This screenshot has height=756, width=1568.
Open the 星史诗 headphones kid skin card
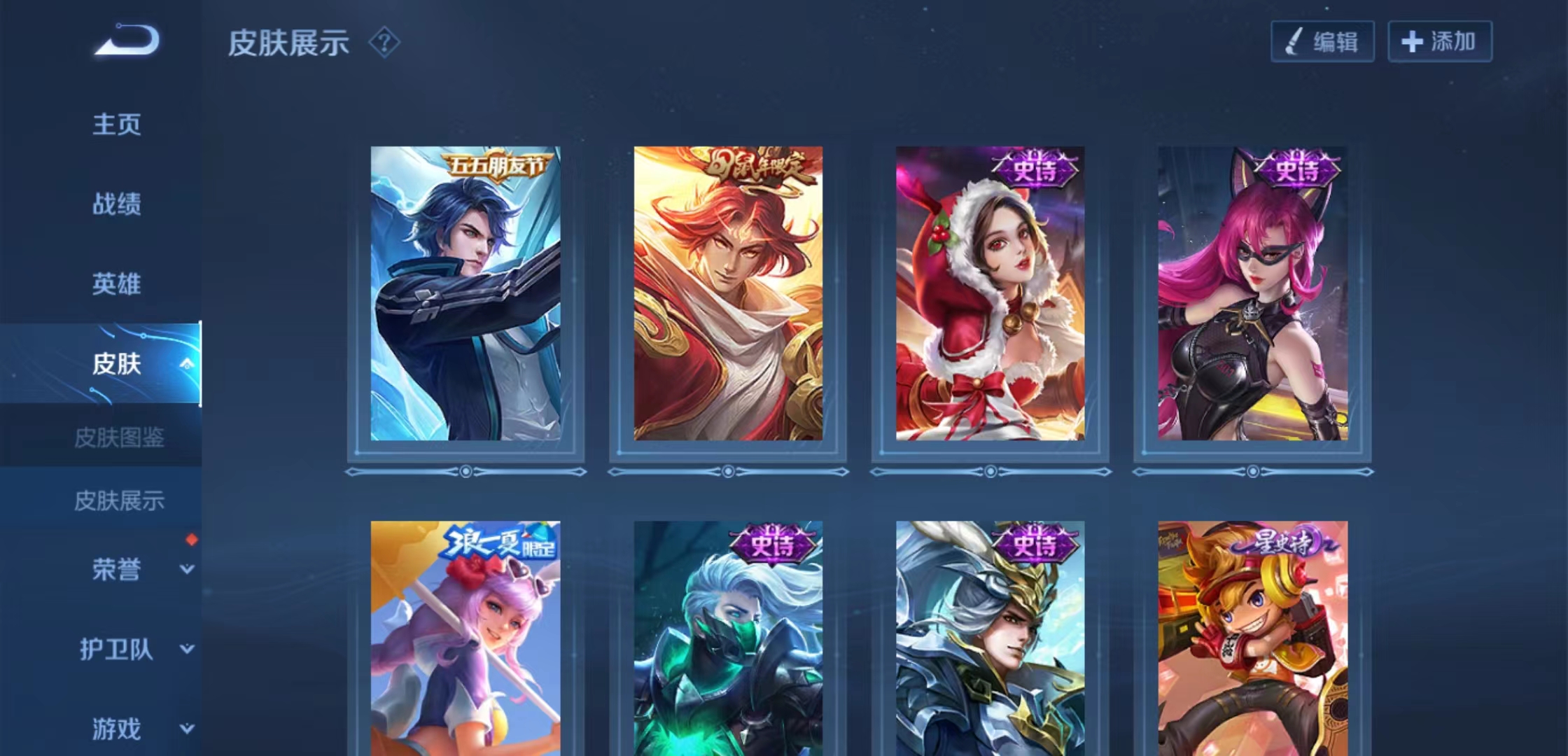click(x=1252, y=637)
